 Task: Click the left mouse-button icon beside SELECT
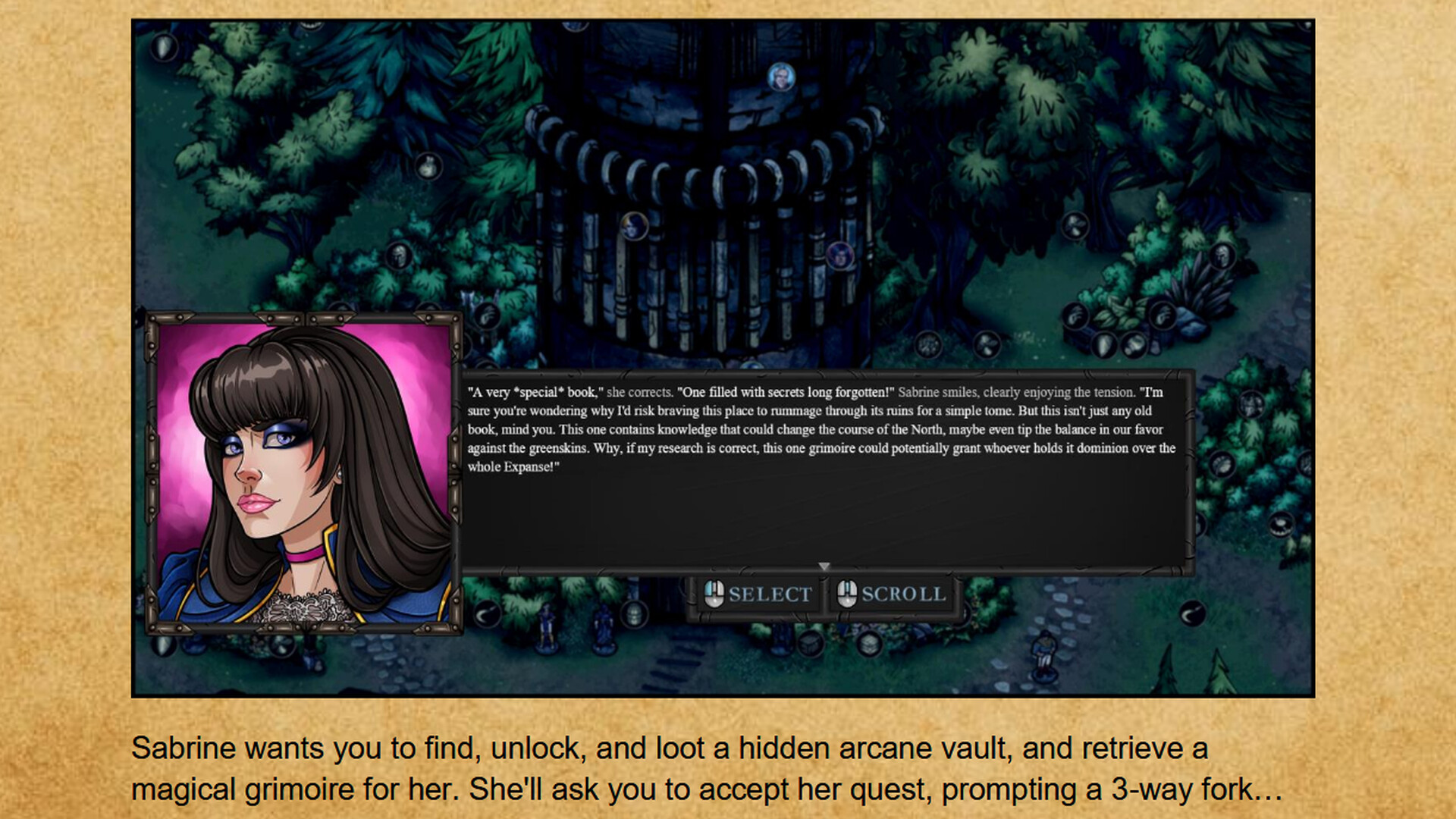714,594
